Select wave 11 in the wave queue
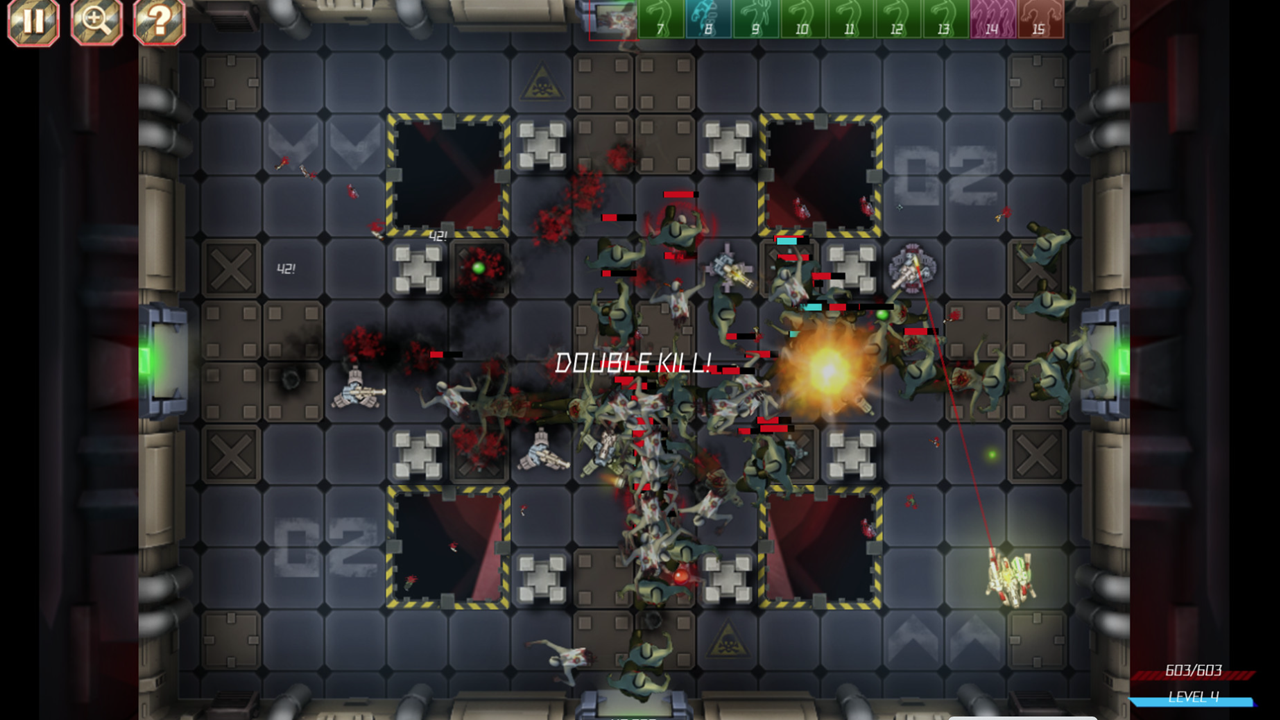Screen dimensions: 1280x720 (850, 19)
